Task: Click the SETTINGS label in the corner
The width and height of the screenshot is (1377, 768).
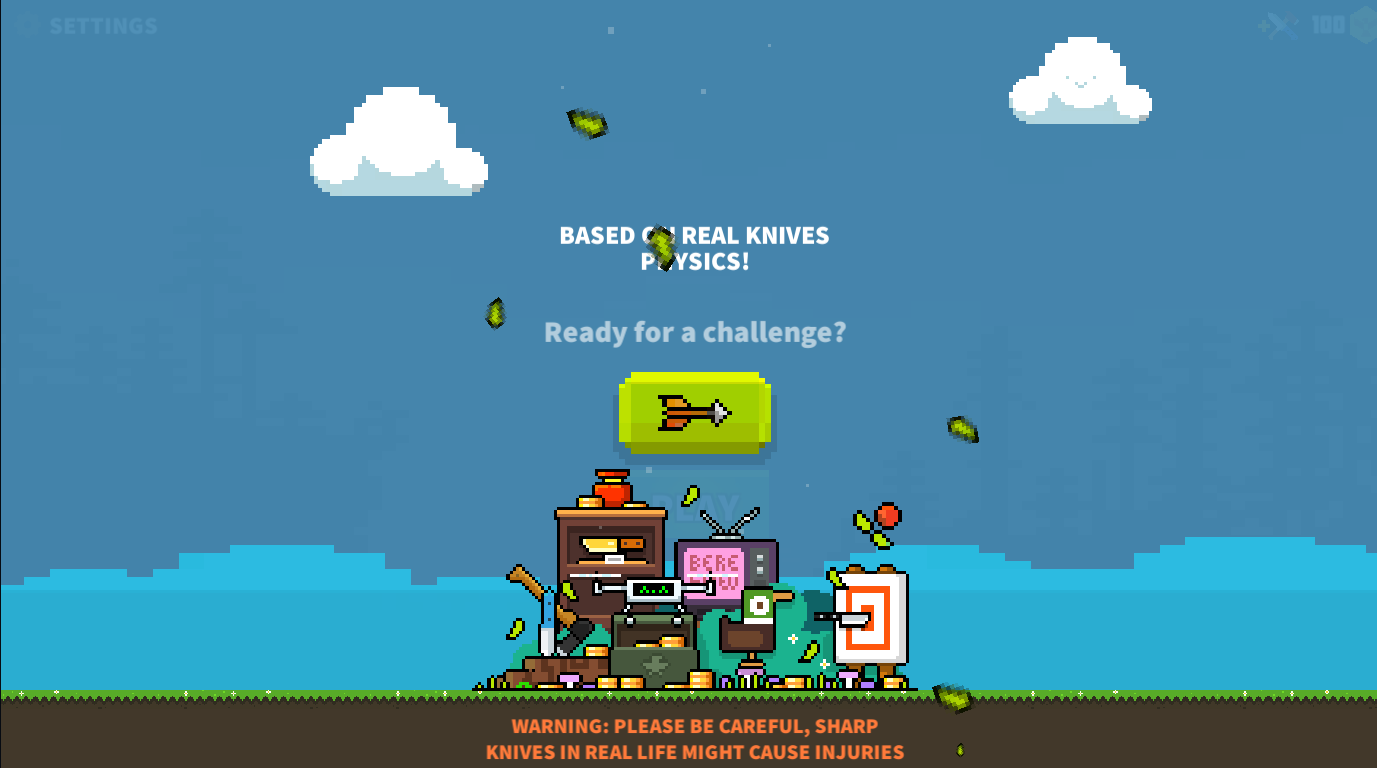Action: pyautogui.click(x=103, y=25)
